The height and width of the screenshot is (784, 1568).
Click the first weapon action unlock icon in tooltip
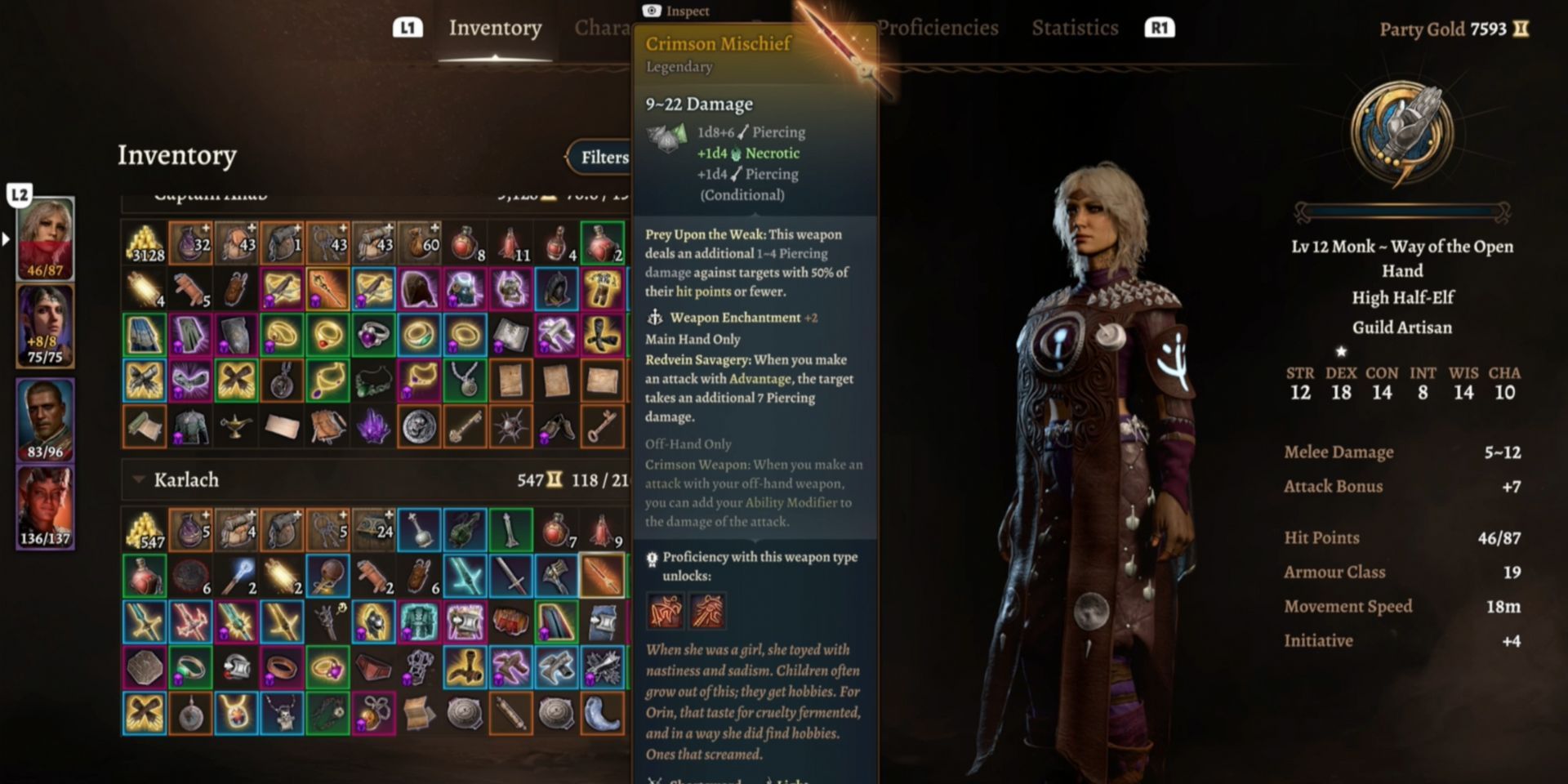point(666,610)
